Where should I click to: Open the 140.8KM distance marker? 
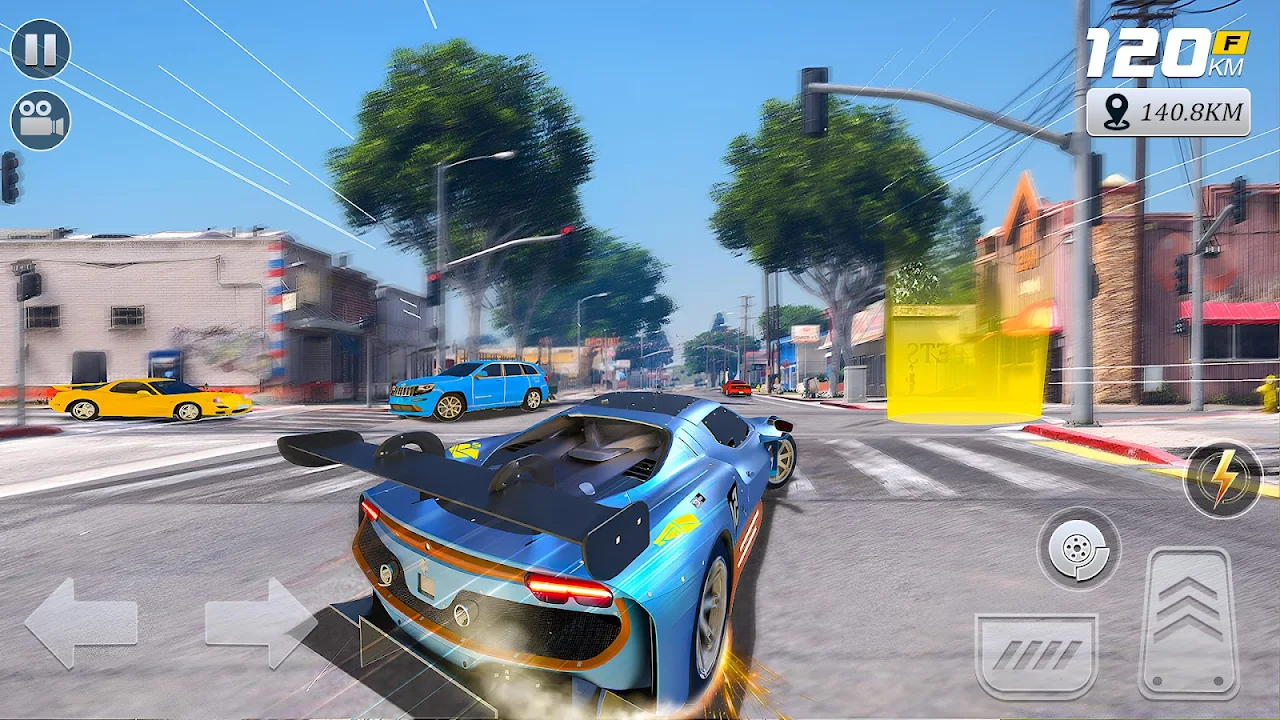coord(1168,112)
